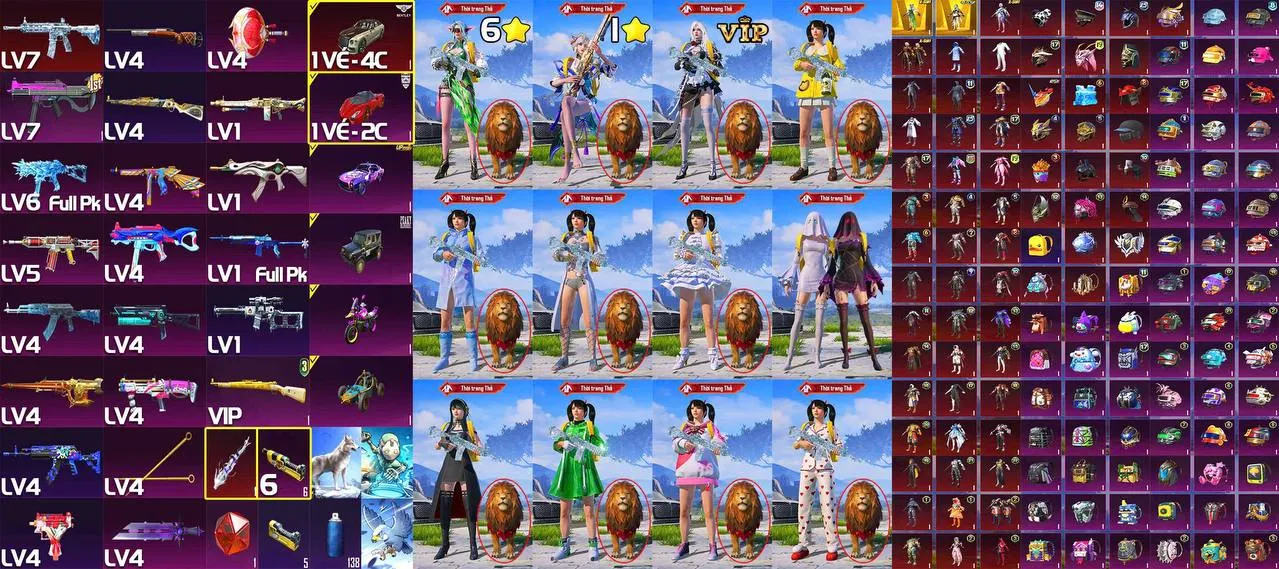Select the LV4 yellow bow skin

click(x=154, y=462)
